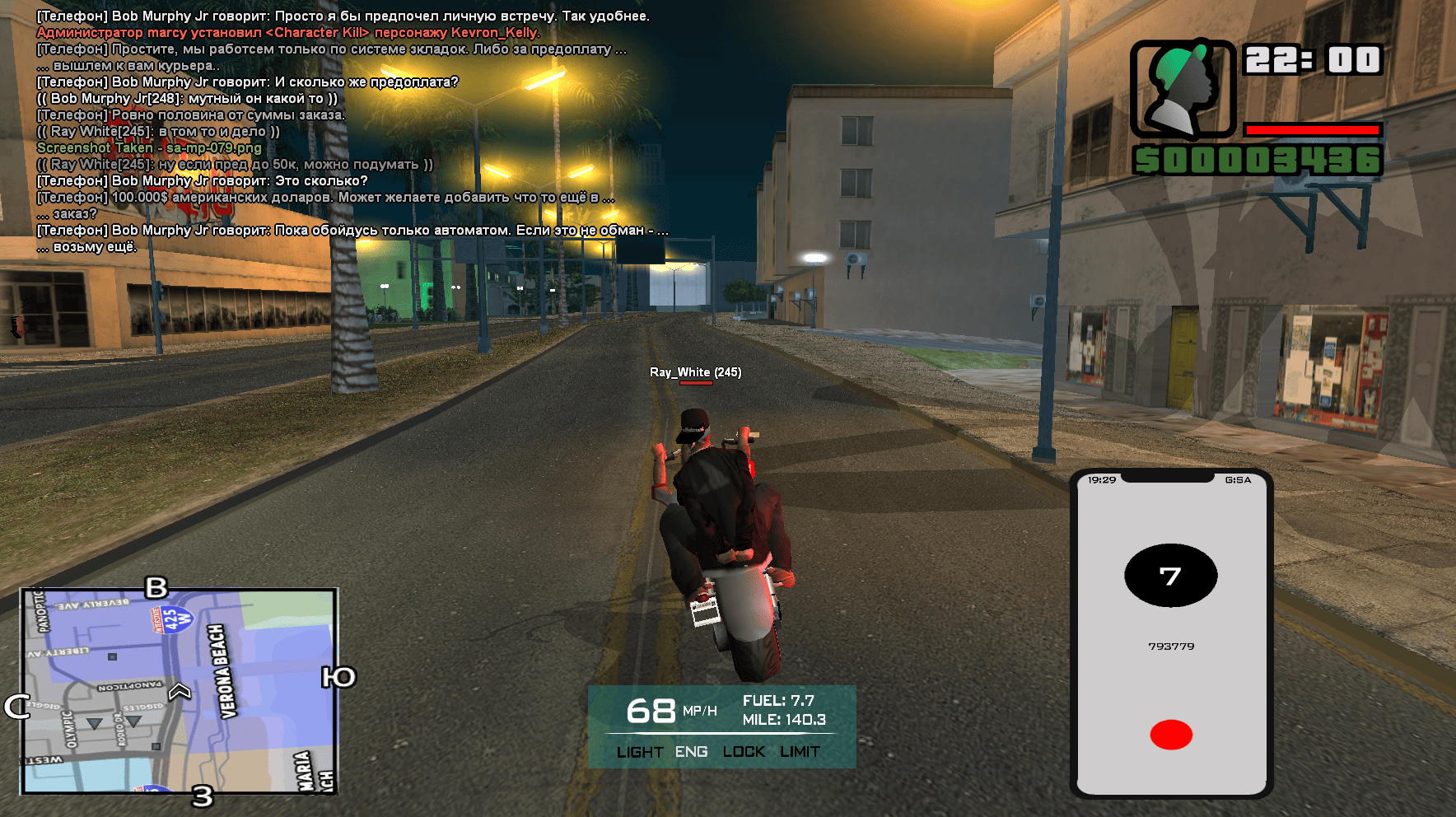Toggle the speed LIMIT indicator
1456x817 pixels.
coord(800,752)
